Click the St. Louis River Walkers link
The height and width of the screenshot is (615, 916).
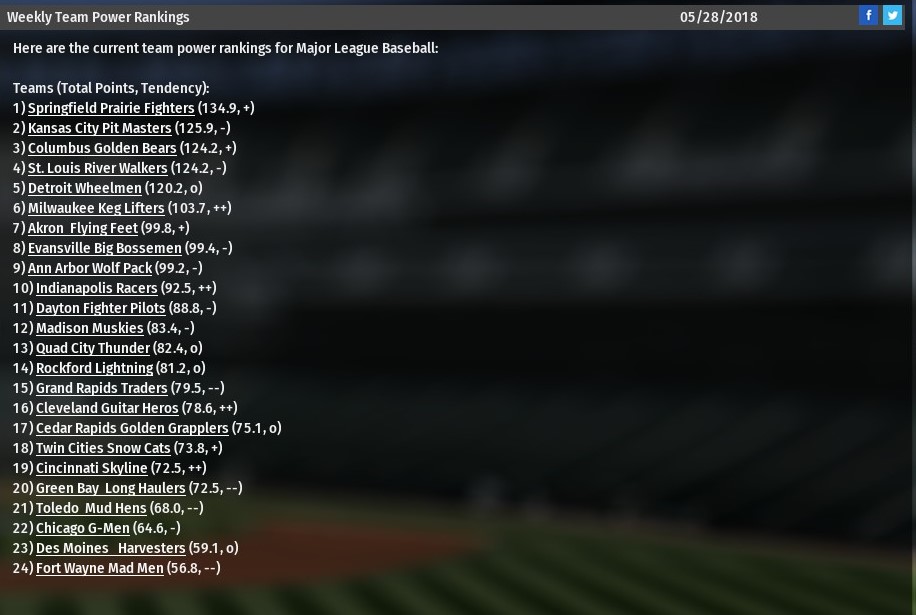coord(97,168)
